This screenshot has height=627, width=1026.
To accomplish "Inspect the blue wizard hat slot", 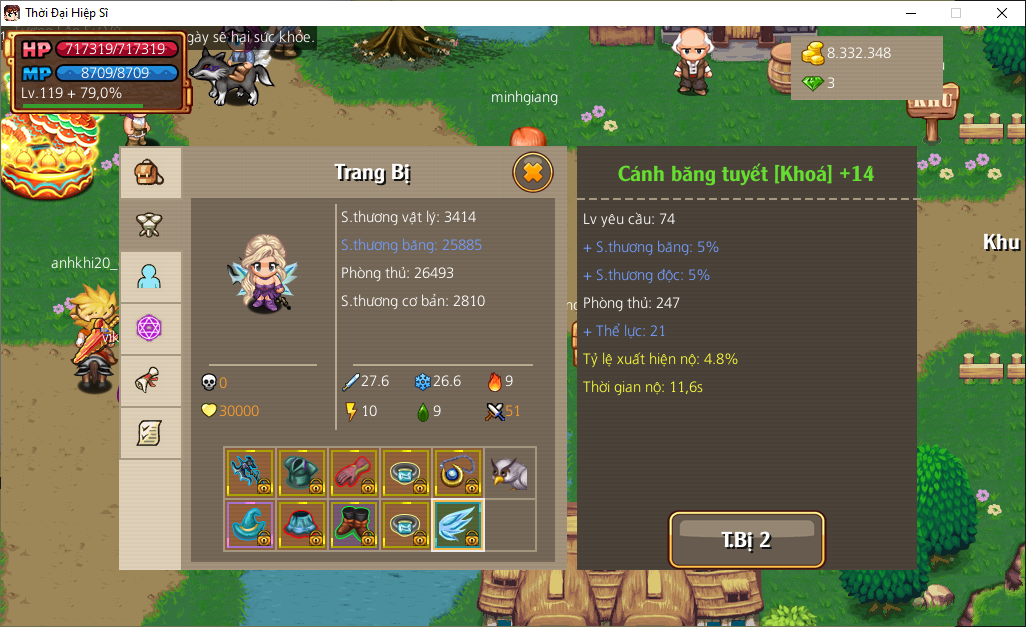I will 250,525.
